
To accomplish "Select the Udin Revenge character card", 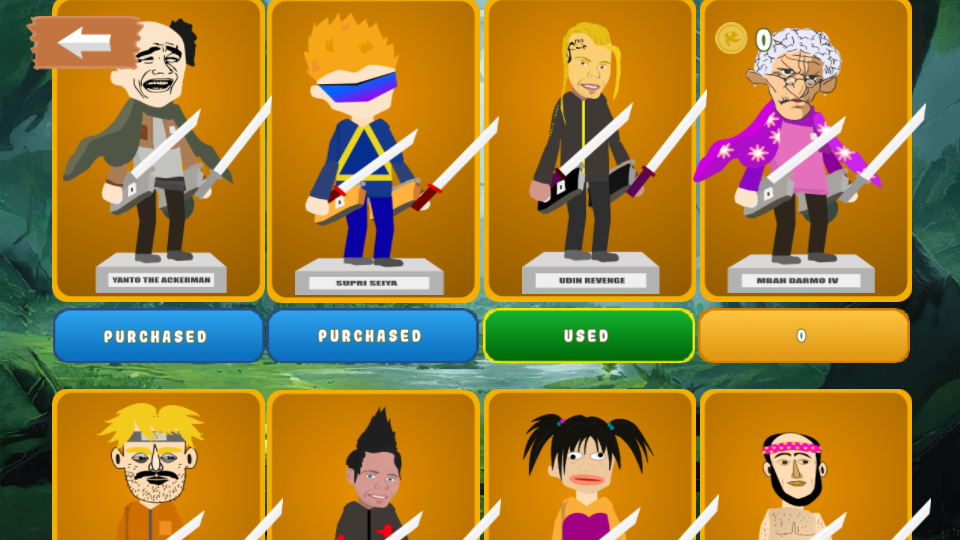I will tap(589, 150).
